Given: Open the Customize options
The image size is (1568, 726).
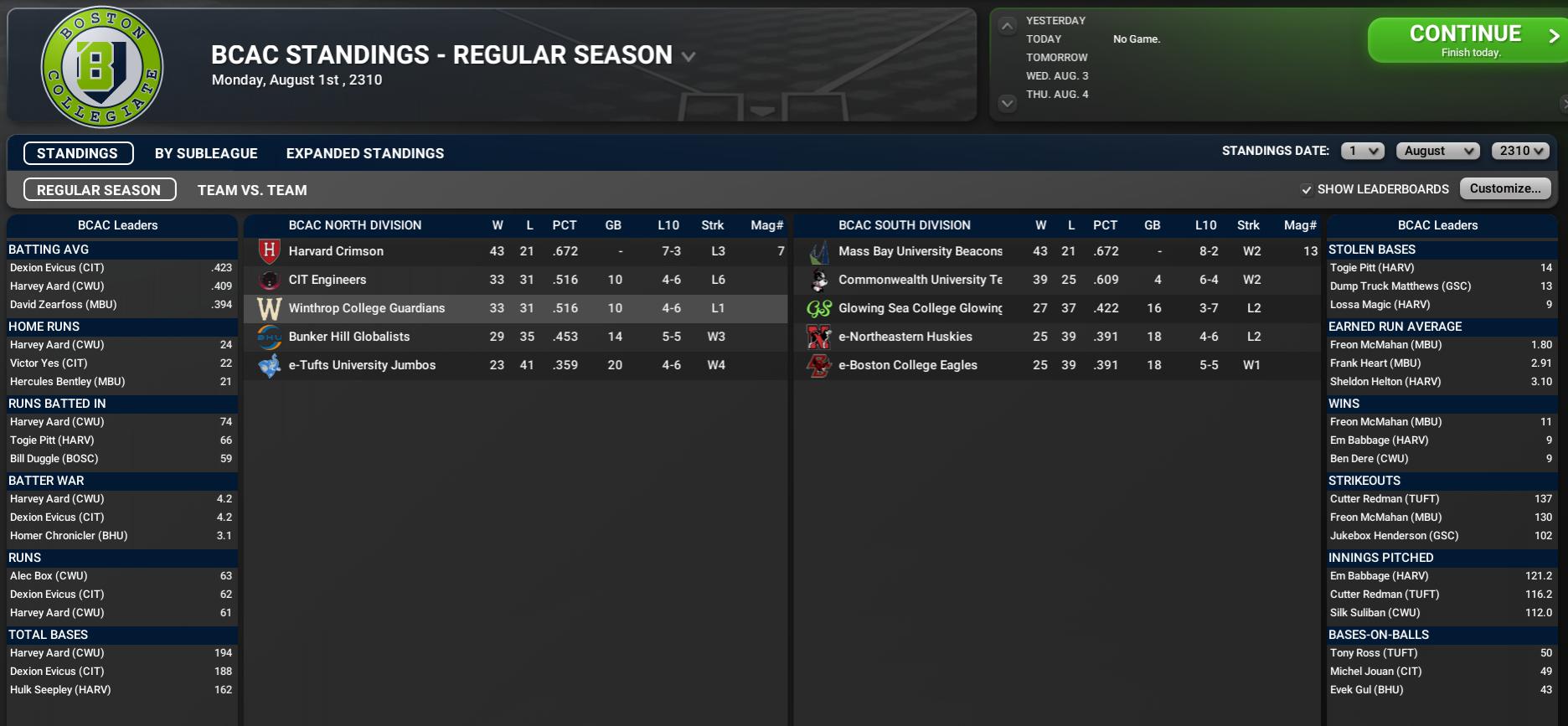Looking at the screenshot, I should 1504,188.
